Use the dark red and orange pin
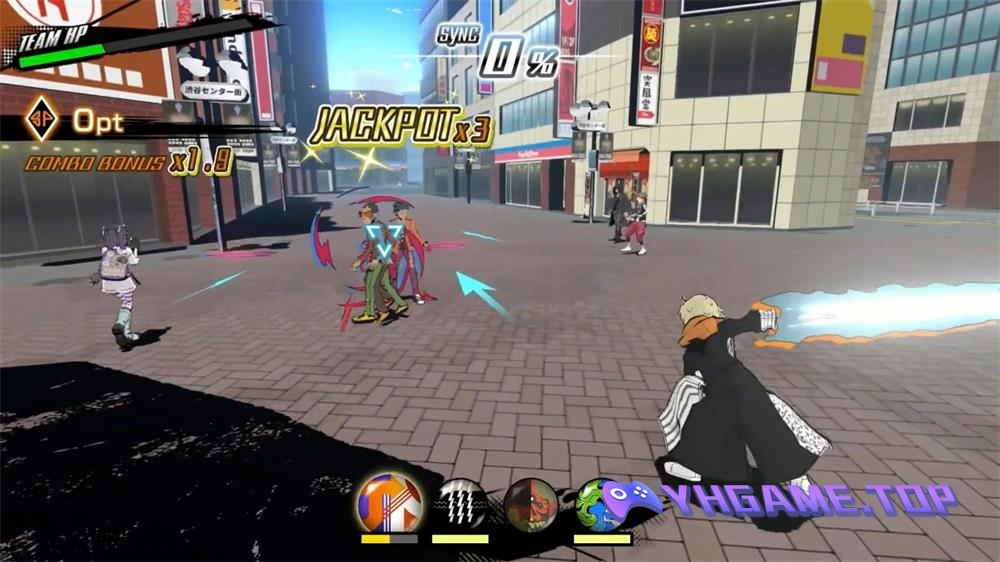 click(530, 503)
